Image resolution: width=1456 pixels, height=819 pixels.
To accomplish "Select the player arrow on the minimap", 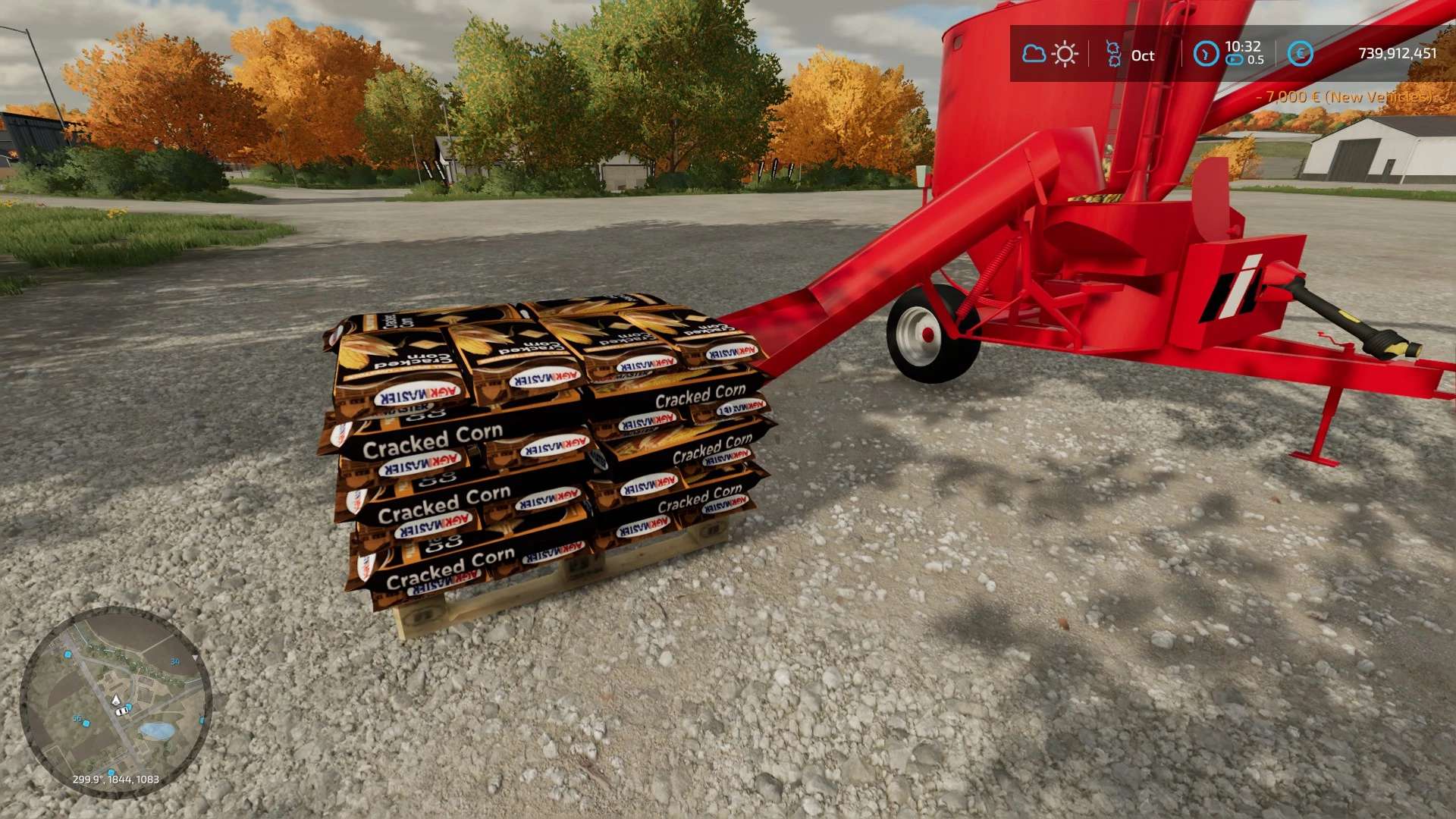I will point(116,700).
